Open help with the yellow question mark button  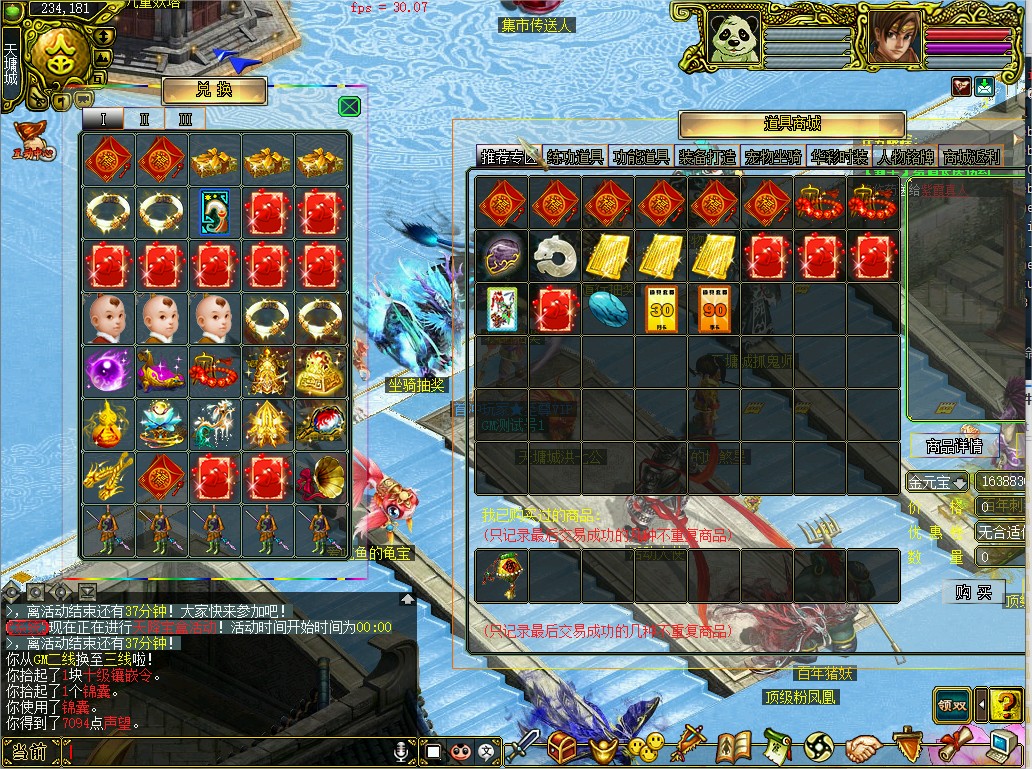(x=1005, y=704)
